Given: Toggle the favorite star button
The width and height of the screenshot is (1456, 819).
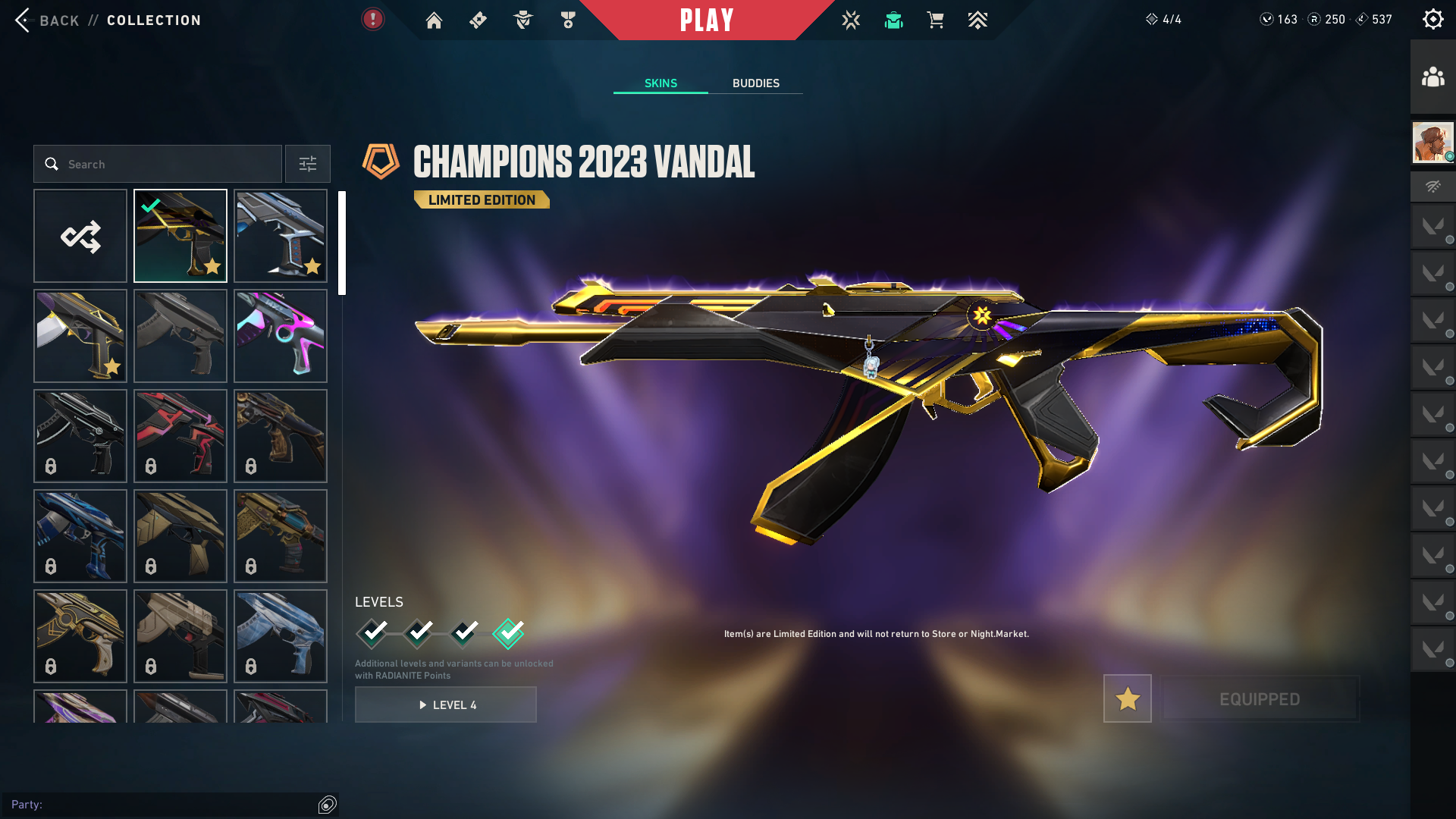Looking at the screenshot, I should click(1128, 698).
